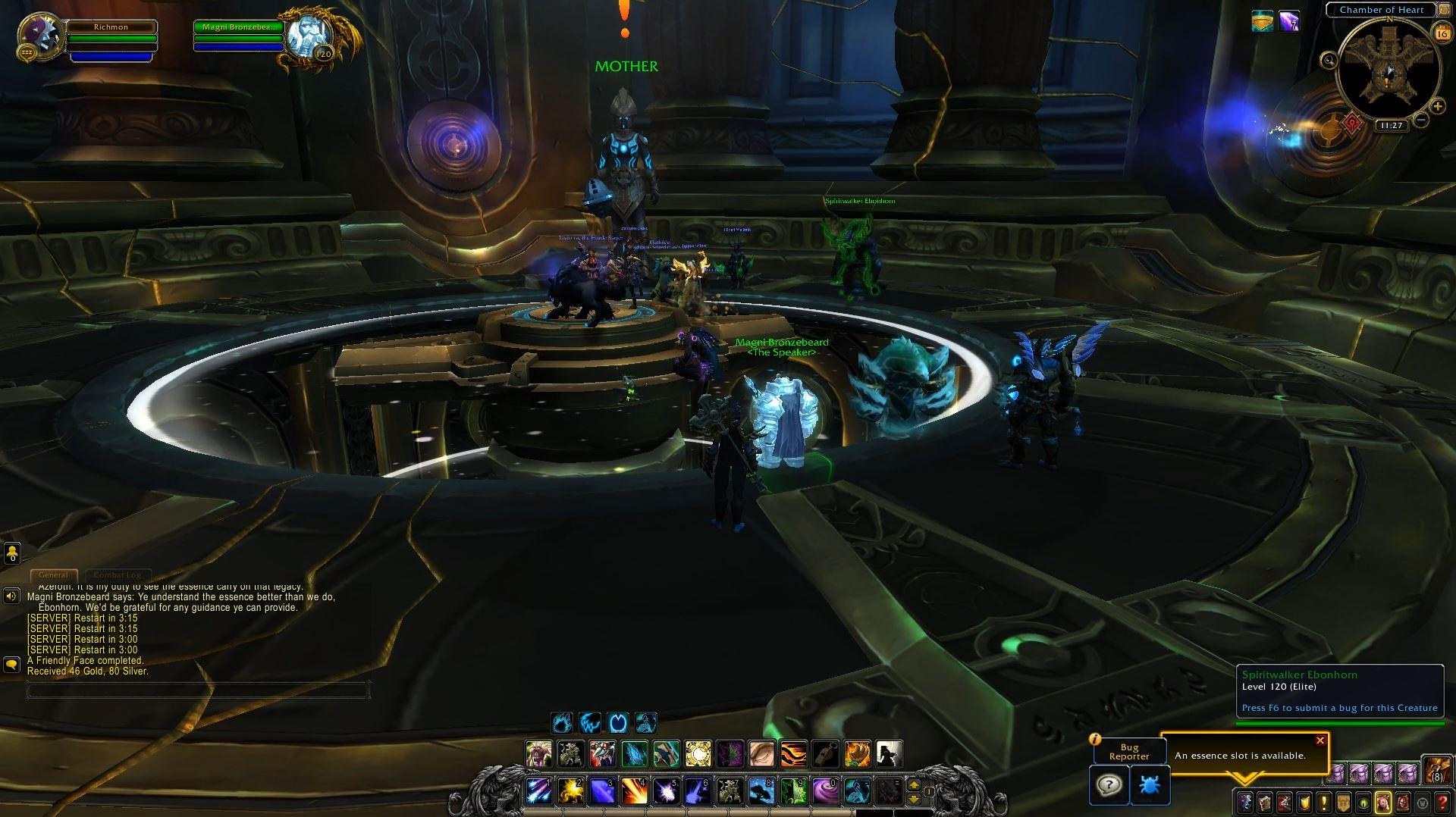The height and width of the screenshot is (817, 1456).
Task: Select the Magni Bronzebeard target portrait
Action: (x=309, y=36)
